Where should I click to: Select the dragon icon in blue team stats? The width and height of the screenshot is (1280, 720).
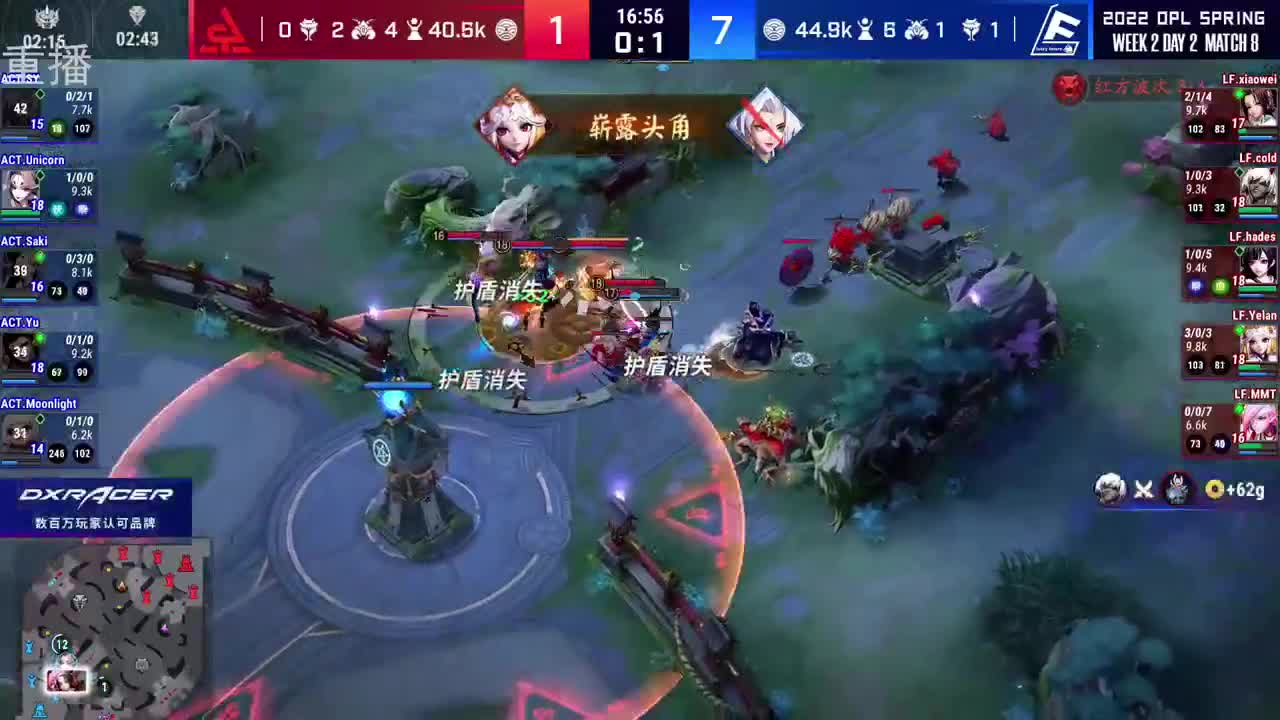[x=973, y=30]
